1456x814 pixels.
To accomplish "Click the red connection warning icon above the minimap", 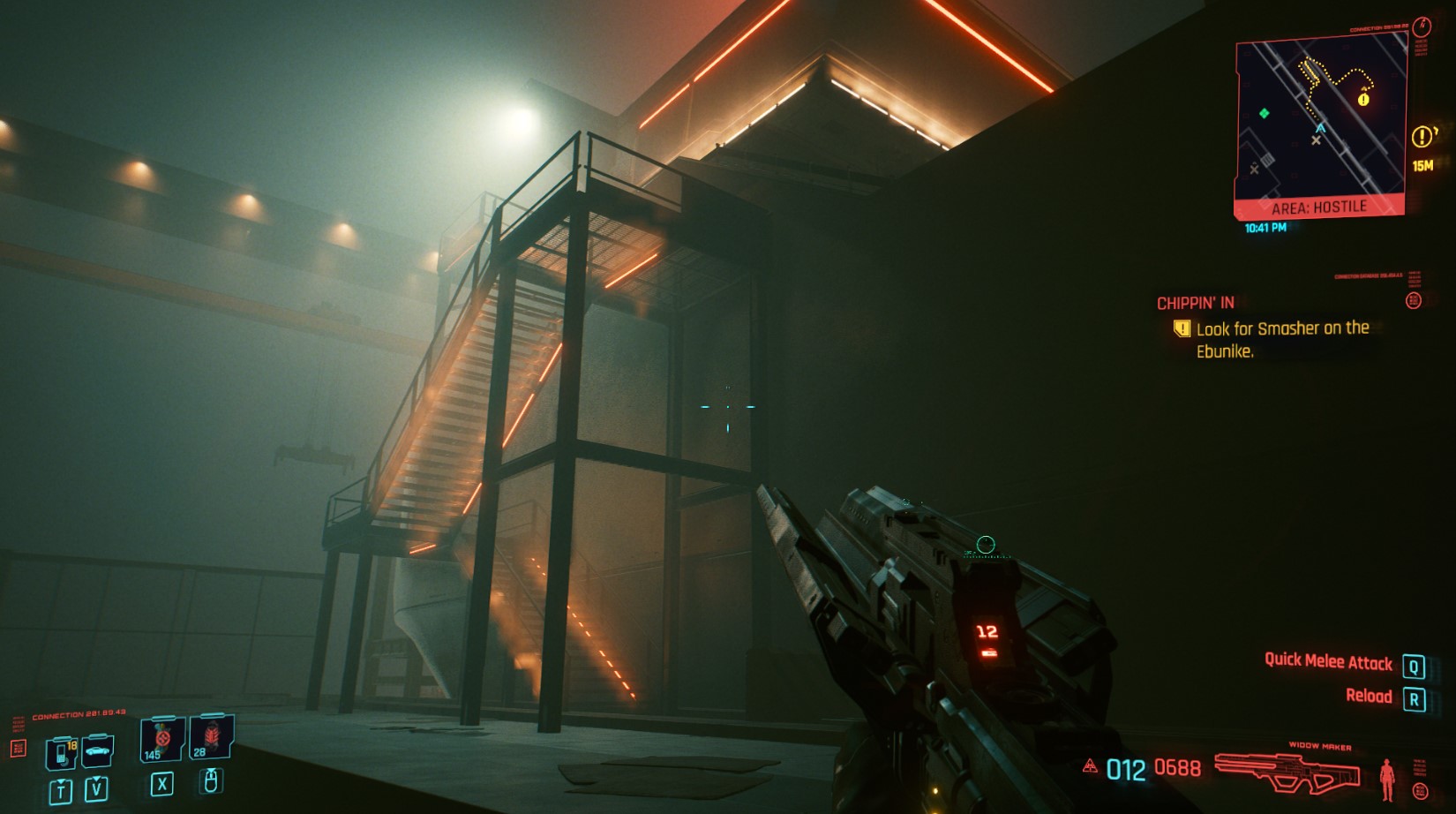I will click(x=1422, y=28).
